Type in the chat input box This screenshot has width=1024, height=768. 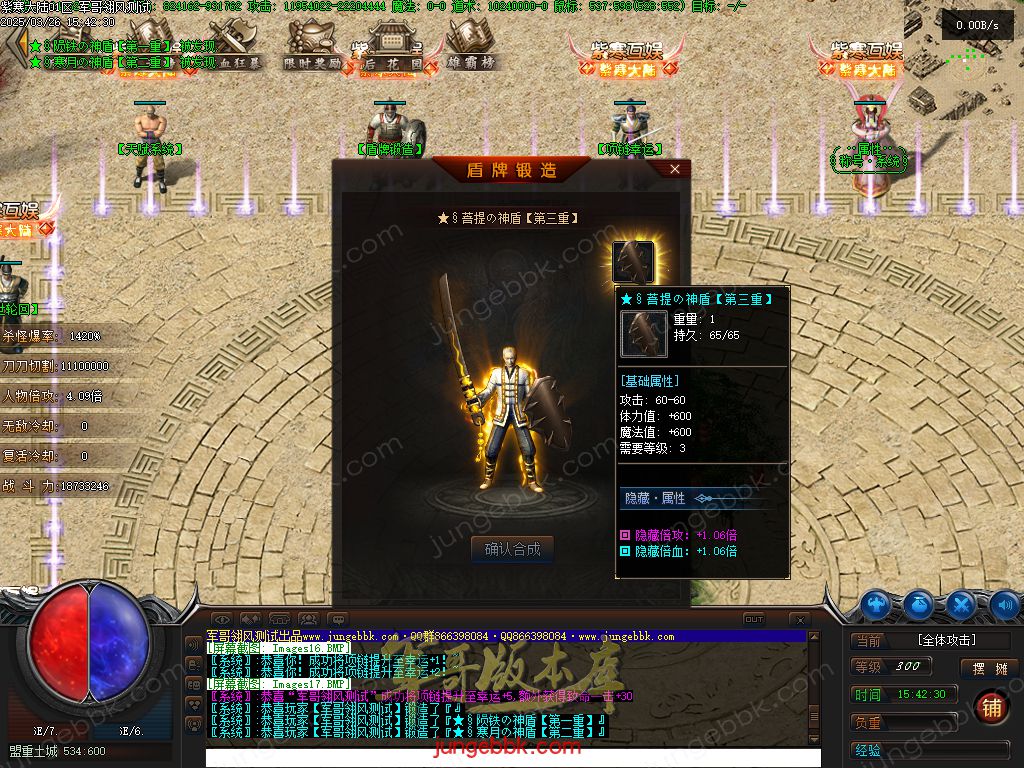(500, 756)
